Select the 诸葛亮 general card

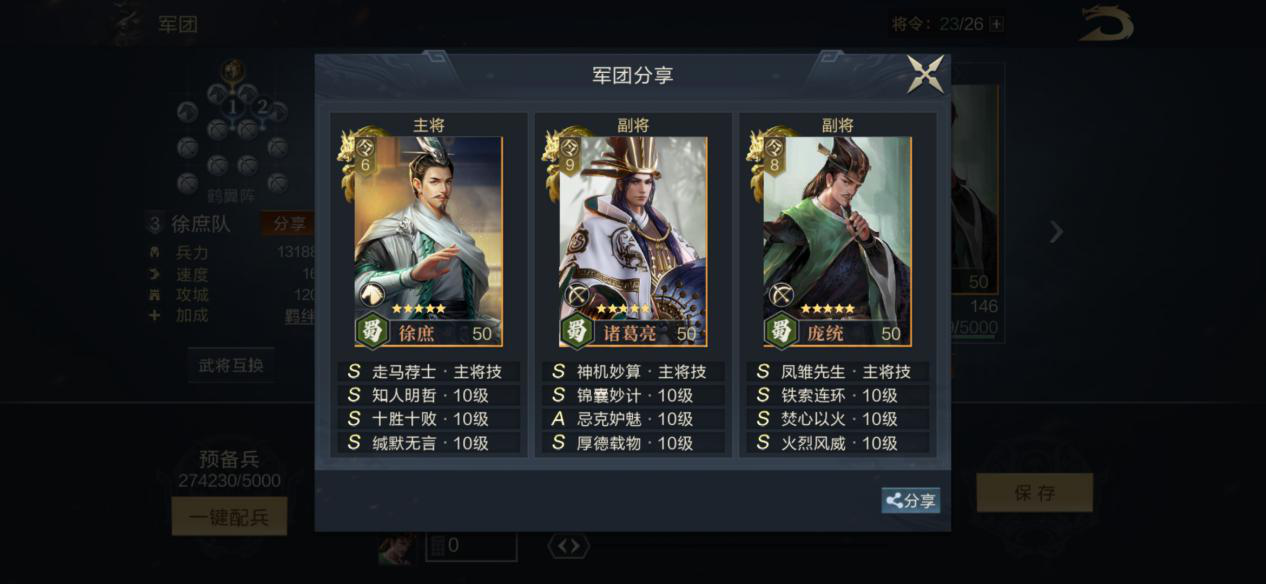point(632,241)
